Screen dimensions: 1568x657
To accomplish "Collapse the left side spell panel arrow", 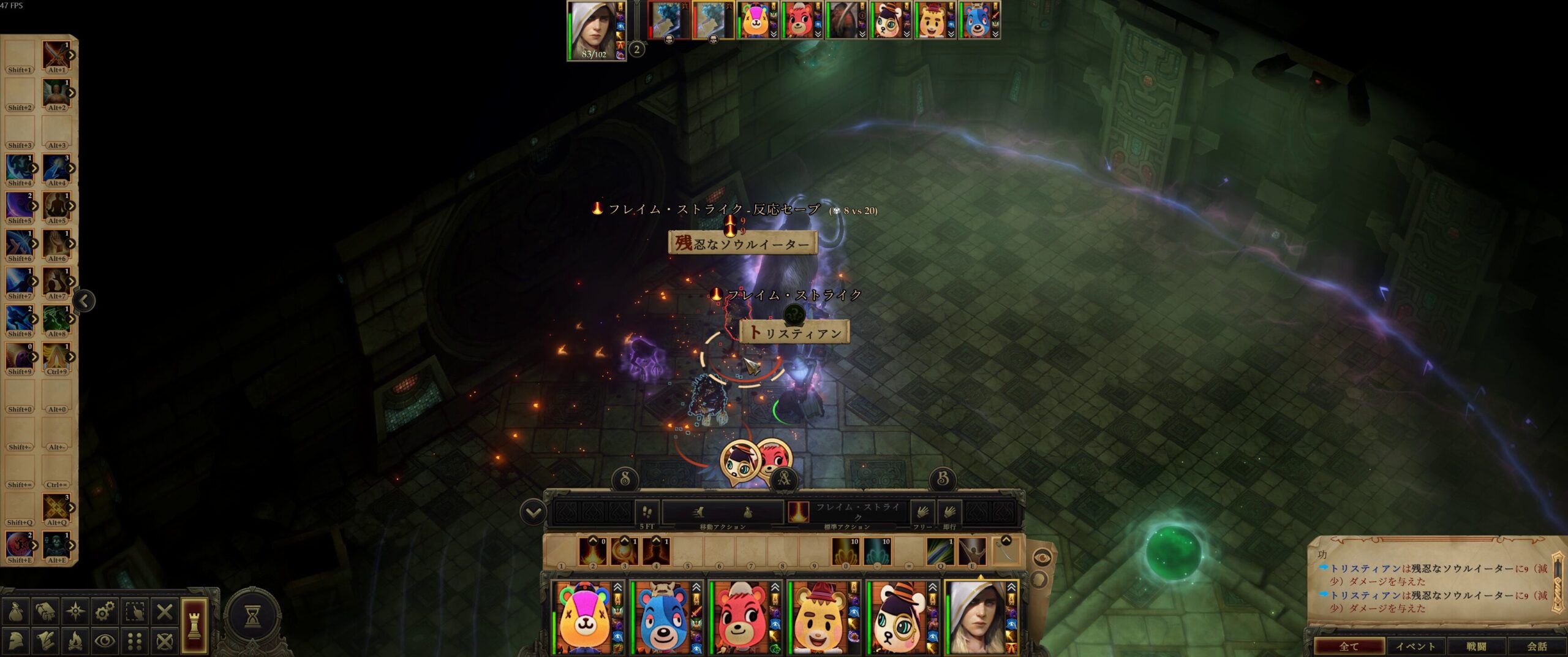I will 85,300.
